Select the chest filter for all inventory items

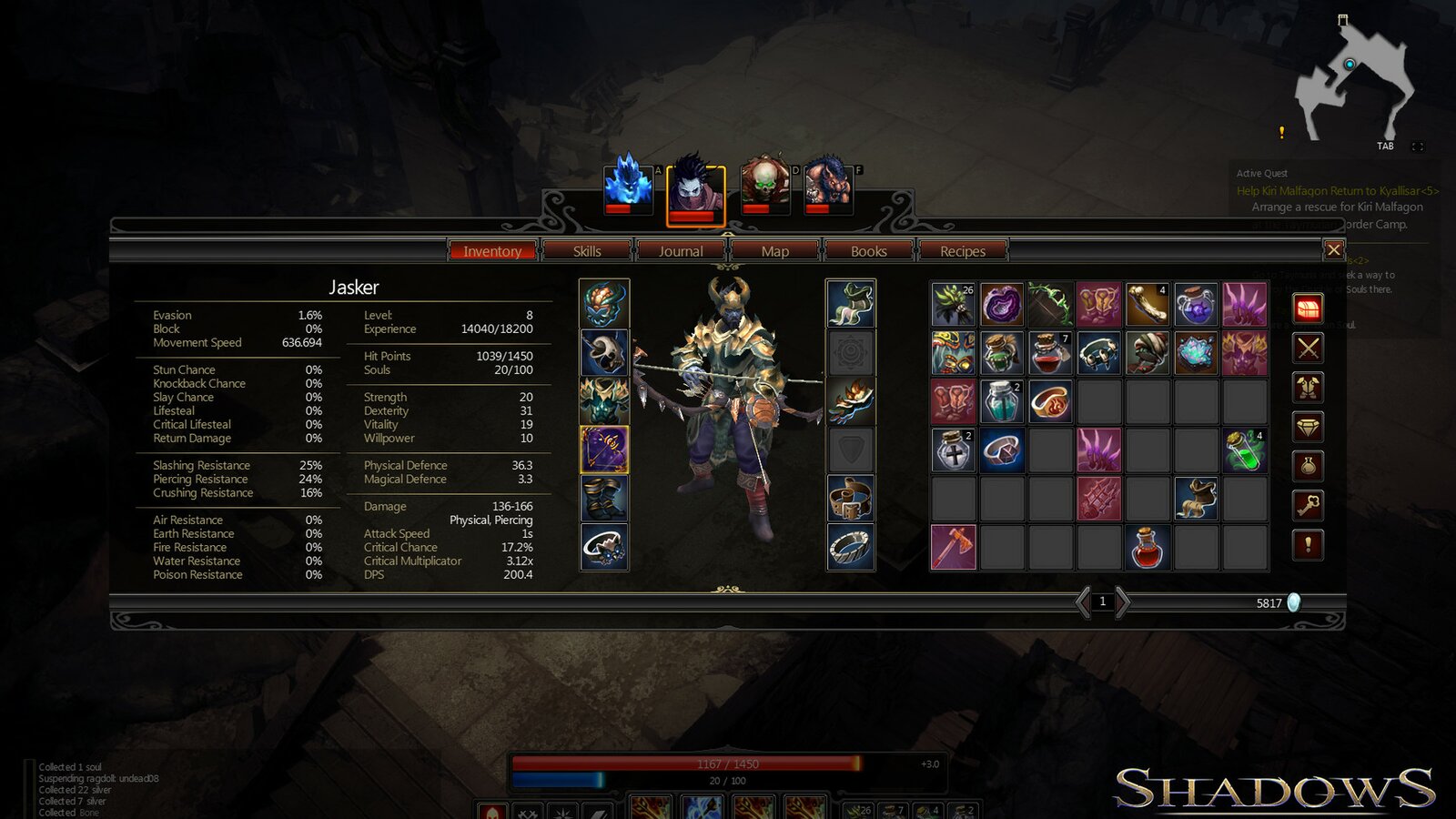[x=1308, y=309]
